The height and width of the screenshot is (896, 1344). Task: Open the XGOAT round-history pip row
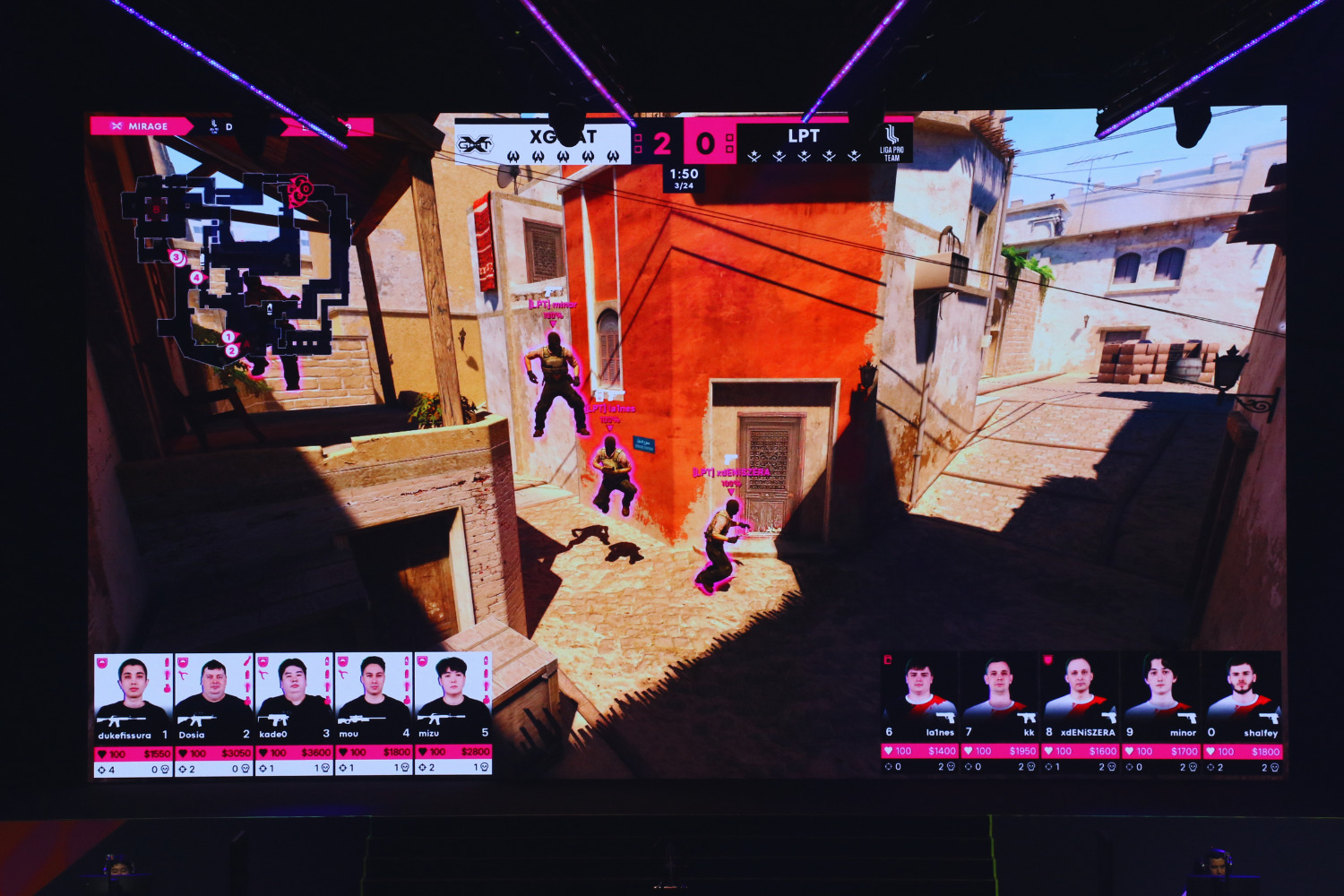[x=563, y=156]
